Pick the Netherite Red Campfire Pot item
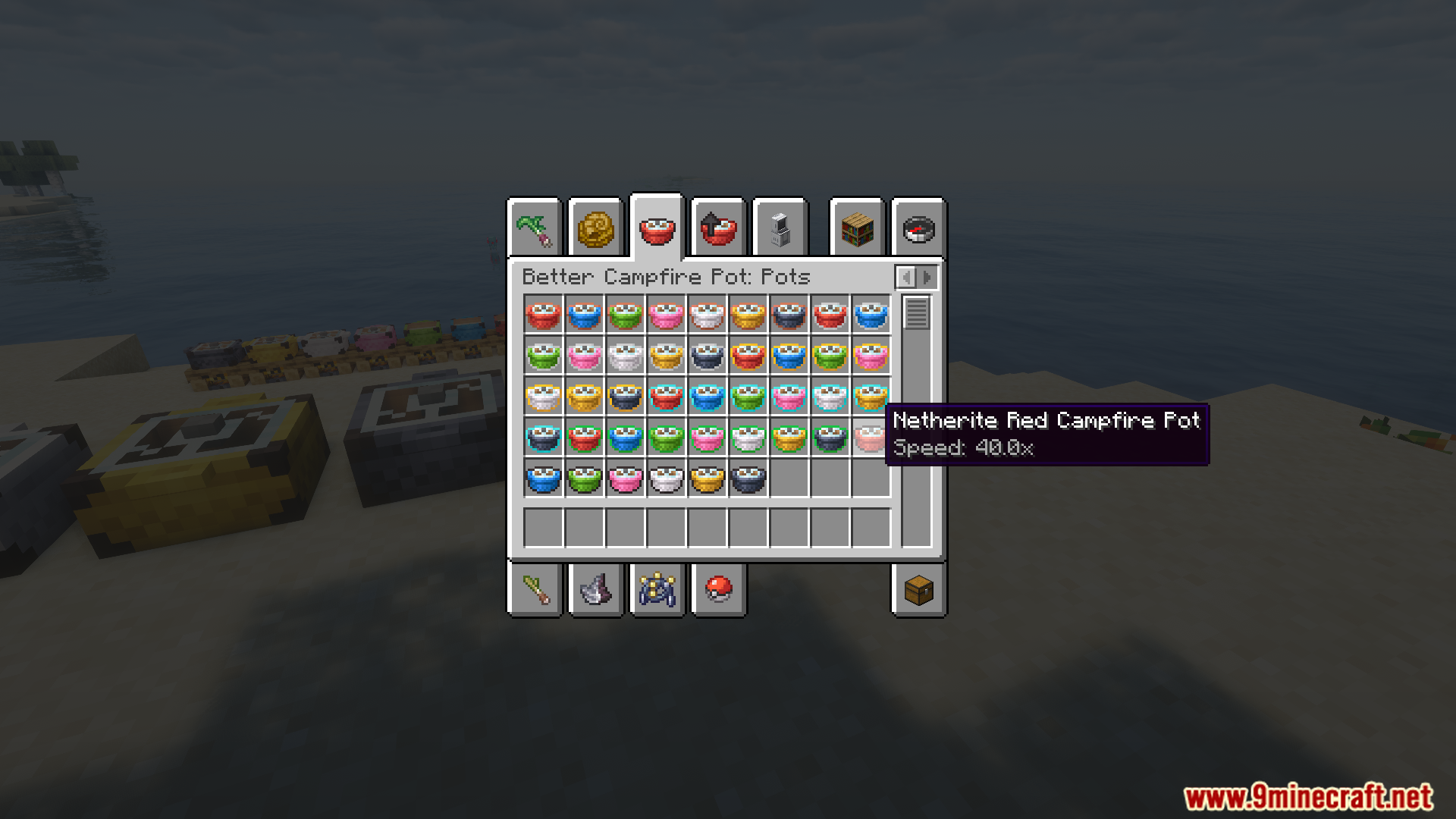Screen dimensions: 1456x819 coord(871,438)
